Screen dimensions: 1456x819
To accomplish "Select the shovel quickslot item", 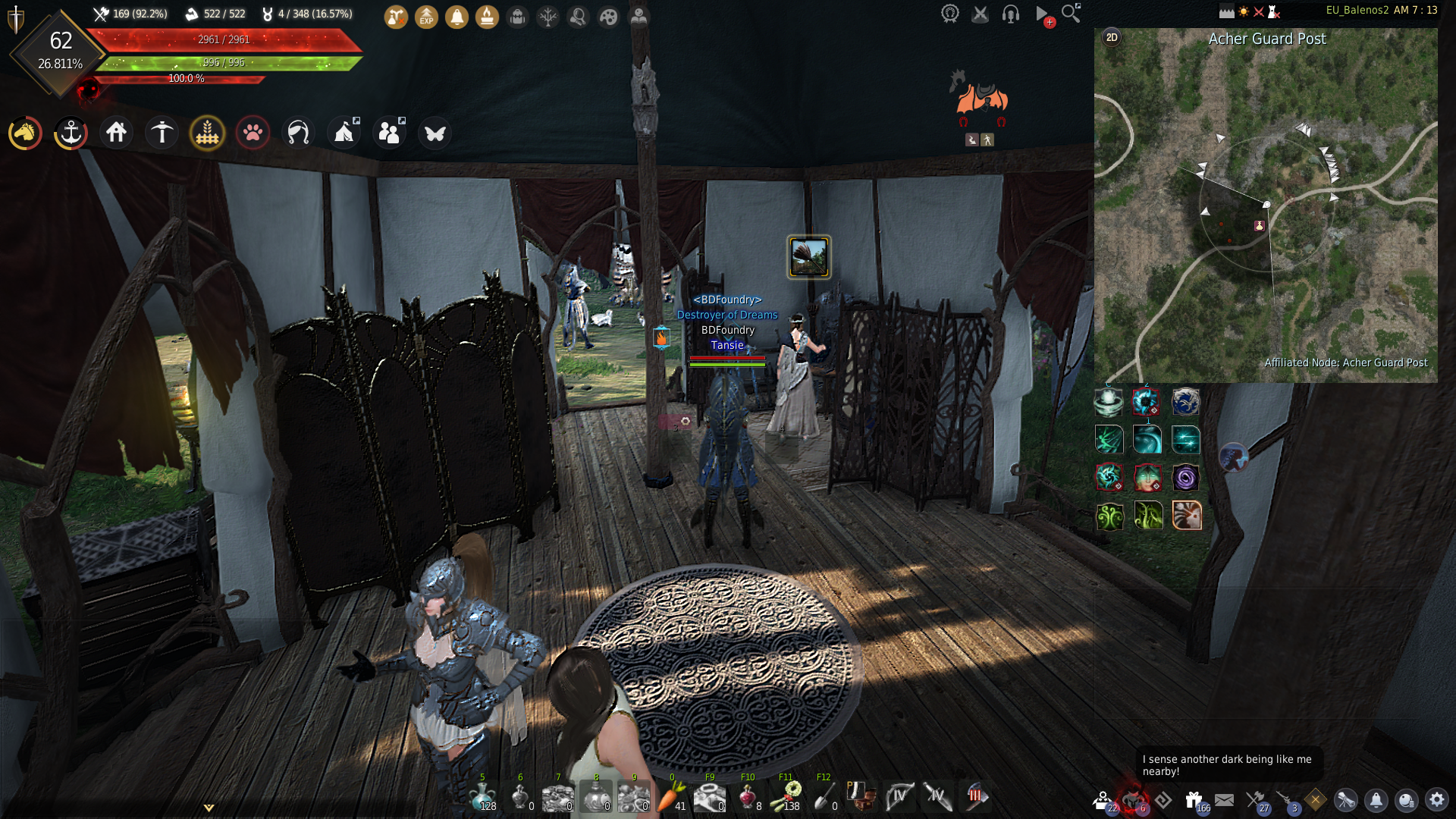I will (823, 796).
